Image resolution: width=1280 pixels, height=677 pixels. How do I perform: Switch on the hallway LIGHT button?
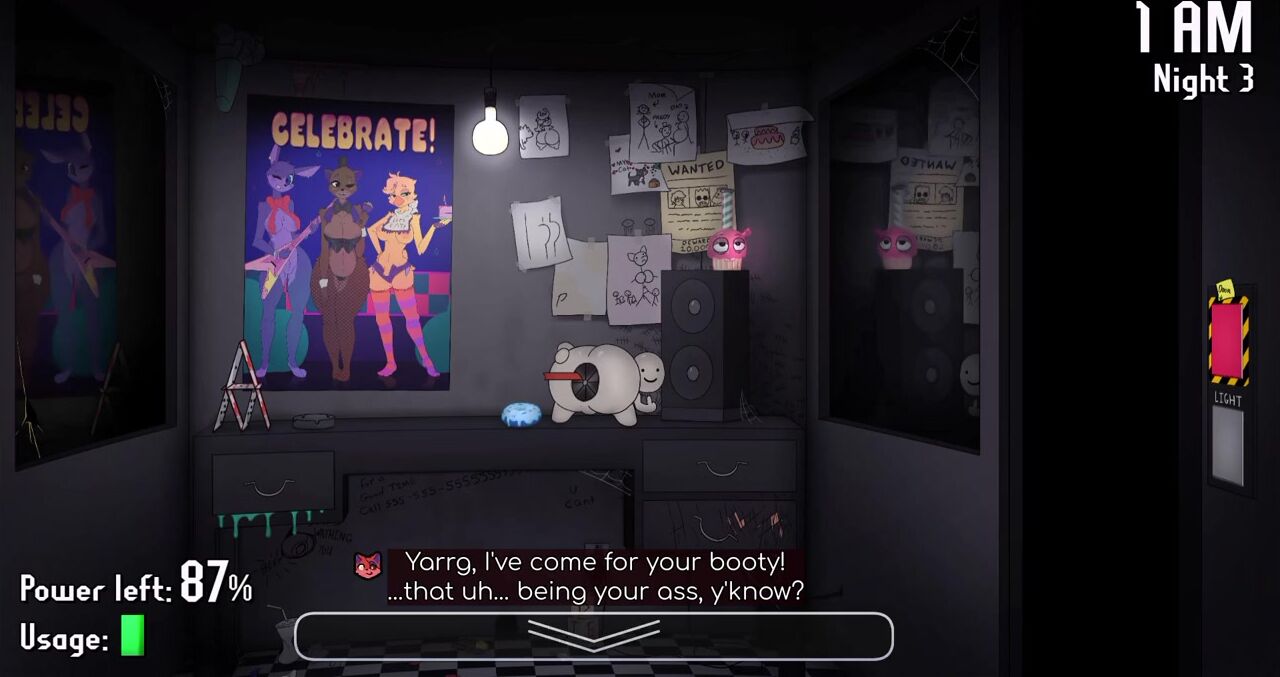point(1227,445)
